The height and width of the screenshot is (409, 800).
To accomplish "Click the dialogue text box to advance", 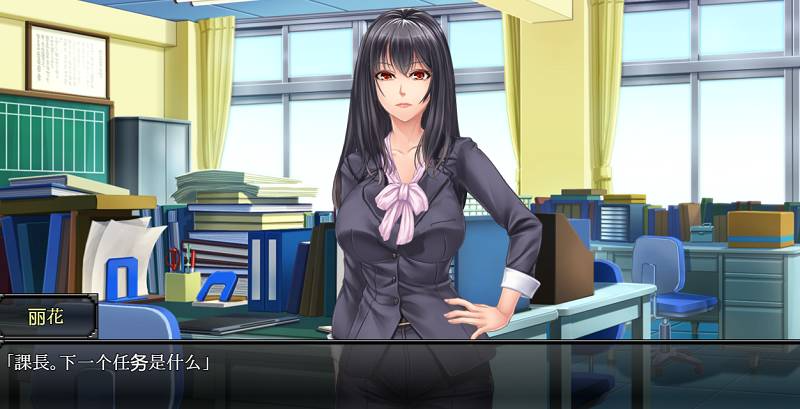I will pos(400,375).
